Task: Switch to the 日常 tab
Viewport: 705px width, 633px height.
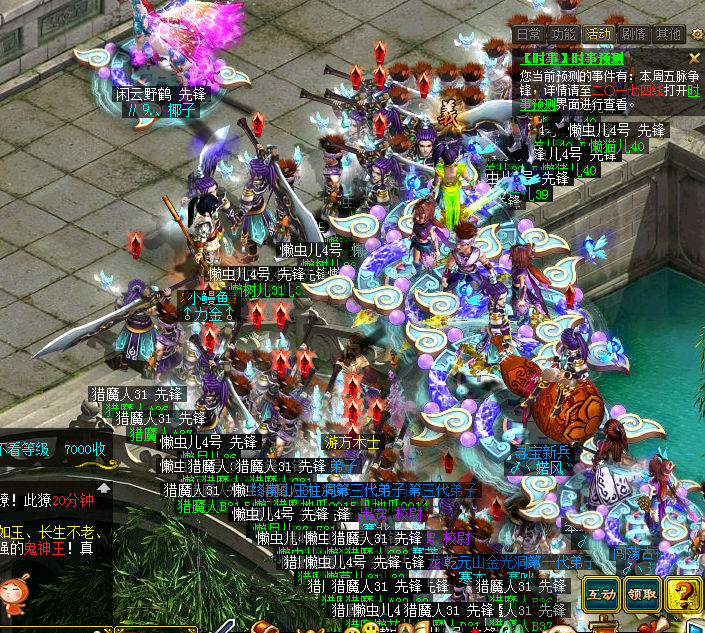Action: coord(530,34)
